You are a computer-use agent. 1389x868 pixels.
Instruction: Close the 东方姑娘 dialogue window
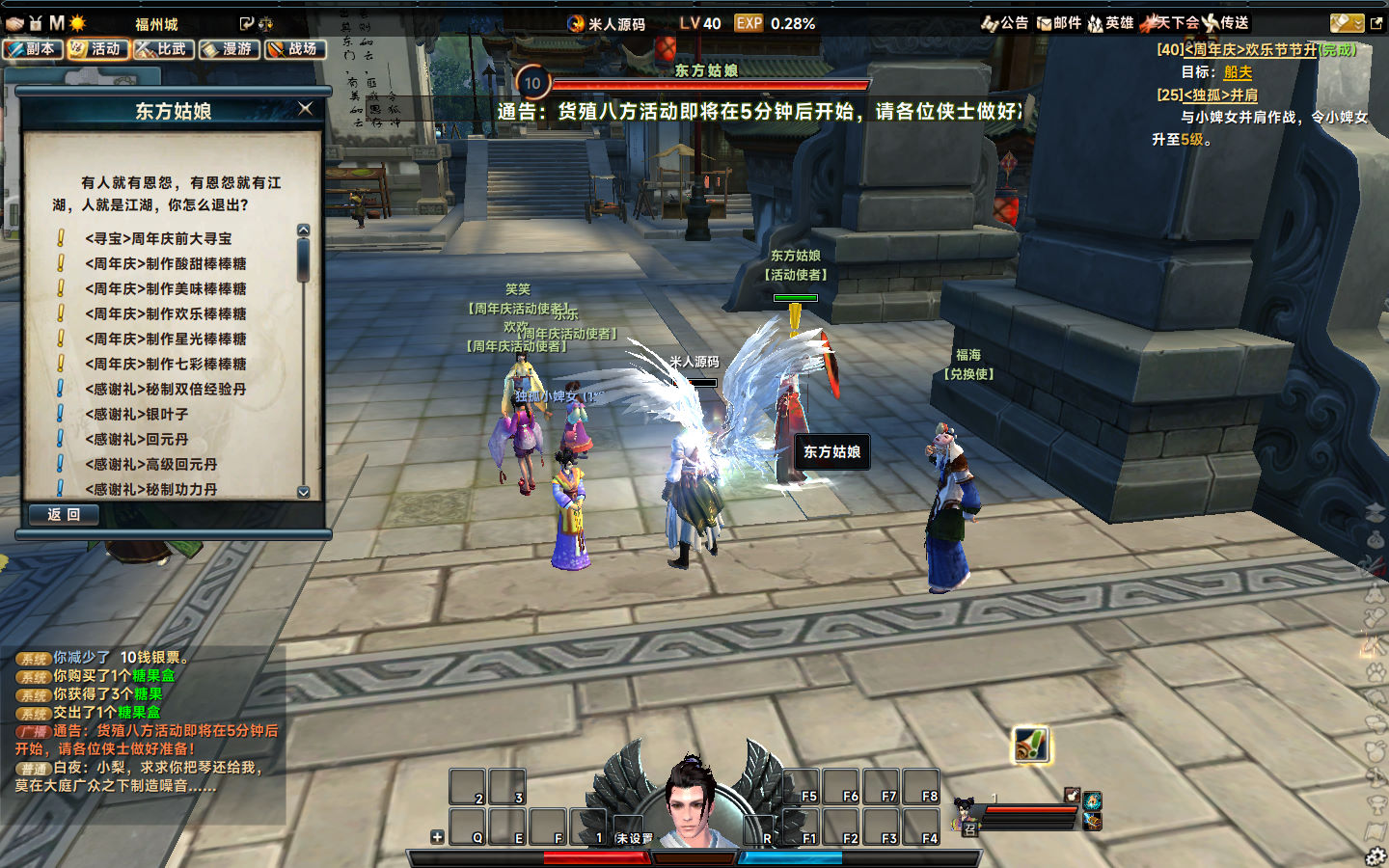[306, 109]
